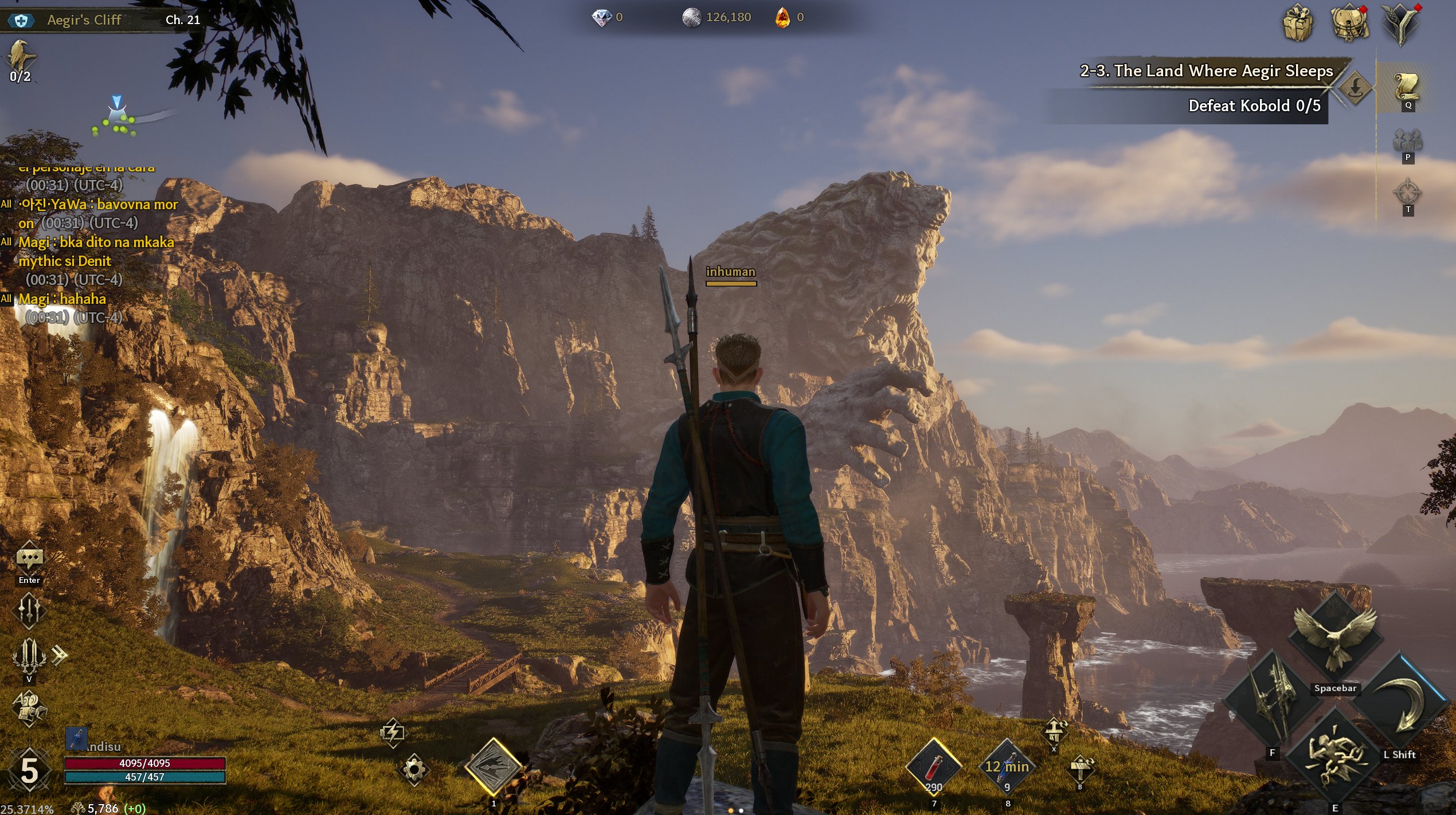Click the quest teleport arrow diamond button

click(1355, 88)
